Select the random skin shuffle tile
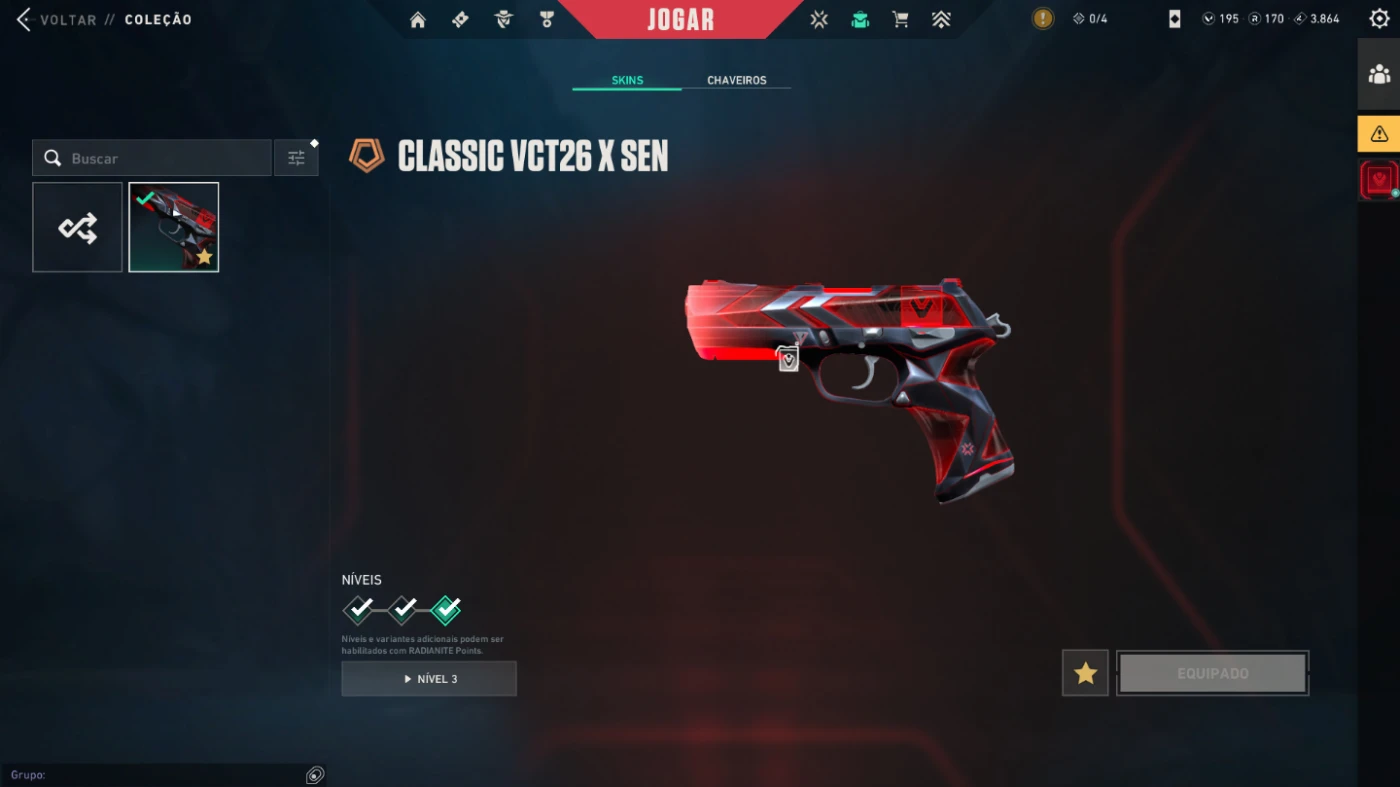 (78, 227)
